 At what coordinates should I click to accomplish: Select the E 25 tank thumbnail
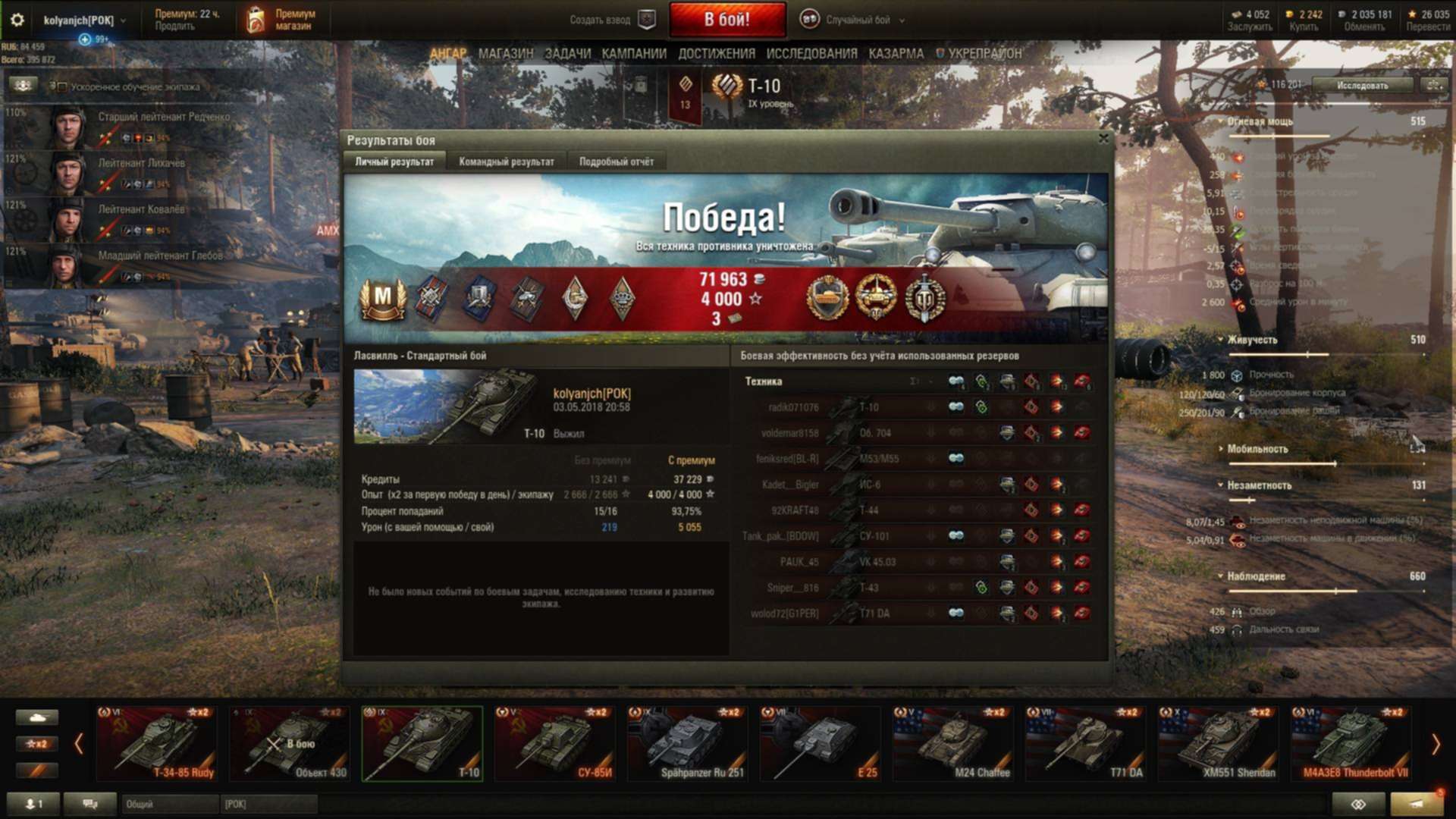[x=821, y=743]
